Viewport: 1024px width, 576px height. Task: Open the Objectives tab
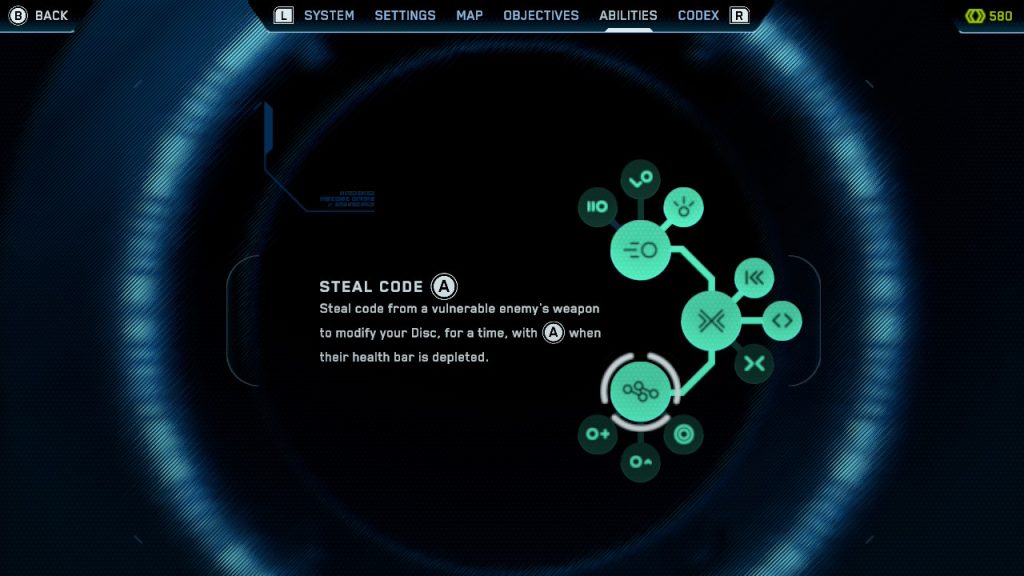tap(541, 15)
